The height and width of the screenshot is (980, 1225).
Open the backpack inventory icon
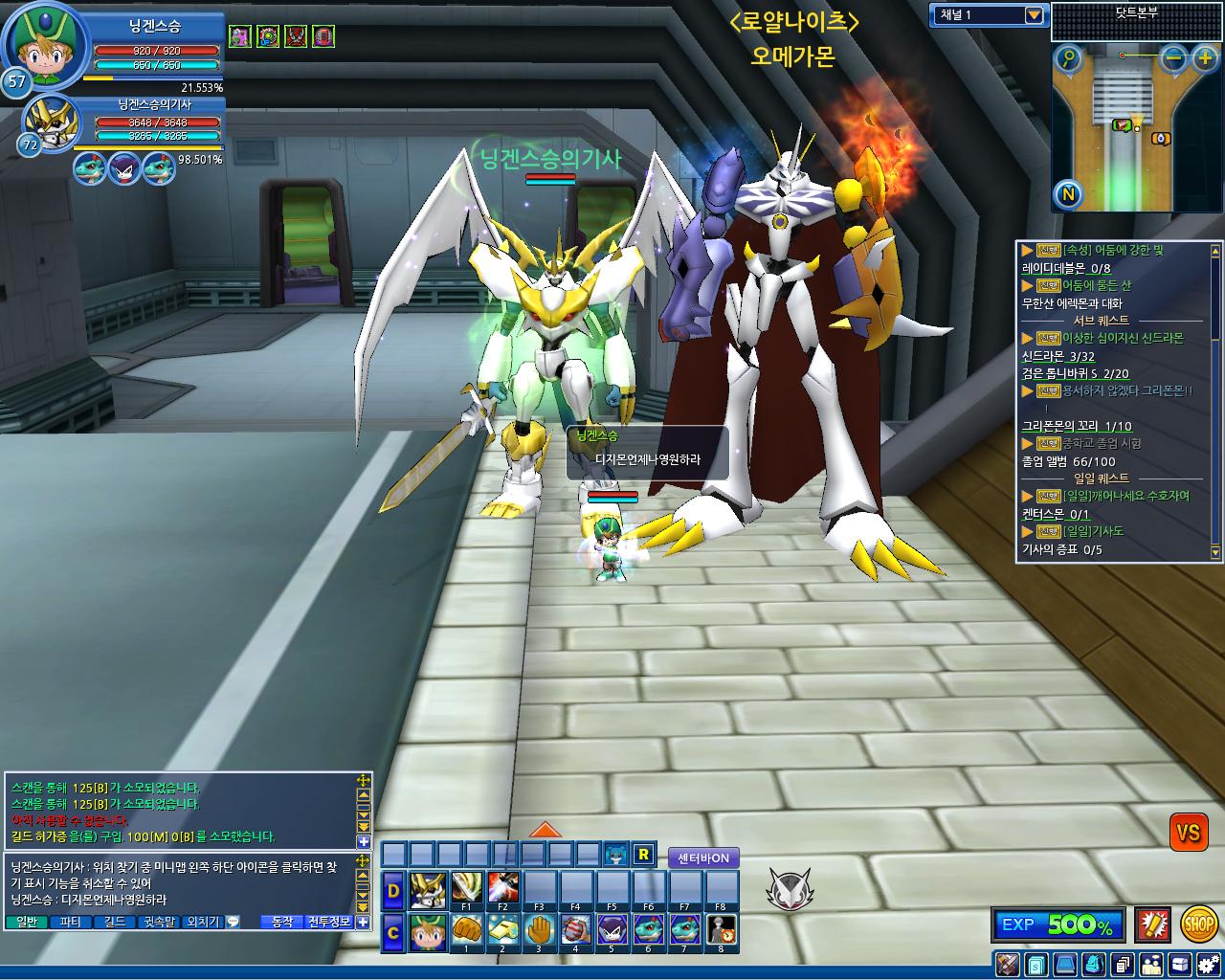tap(1094, 964)
